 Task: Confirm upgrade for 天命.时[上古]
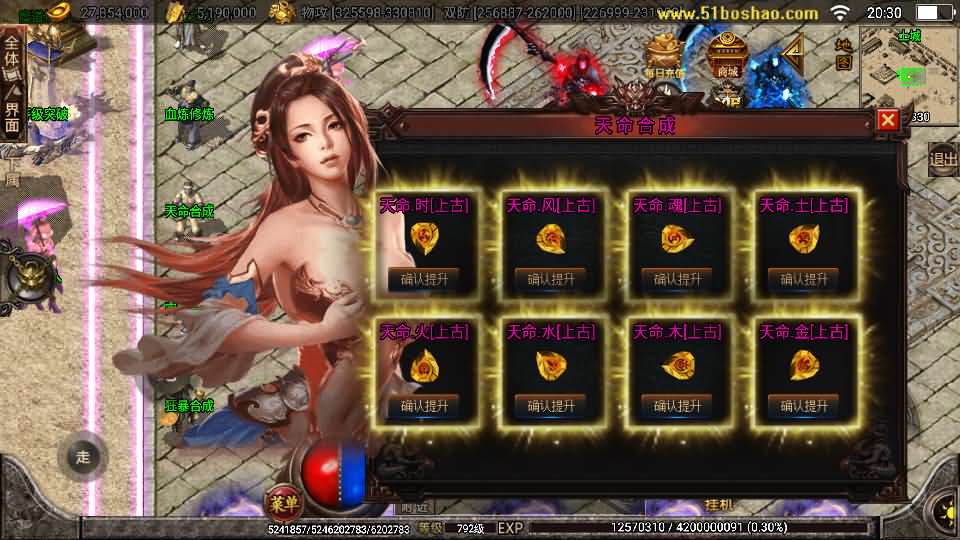423,279
